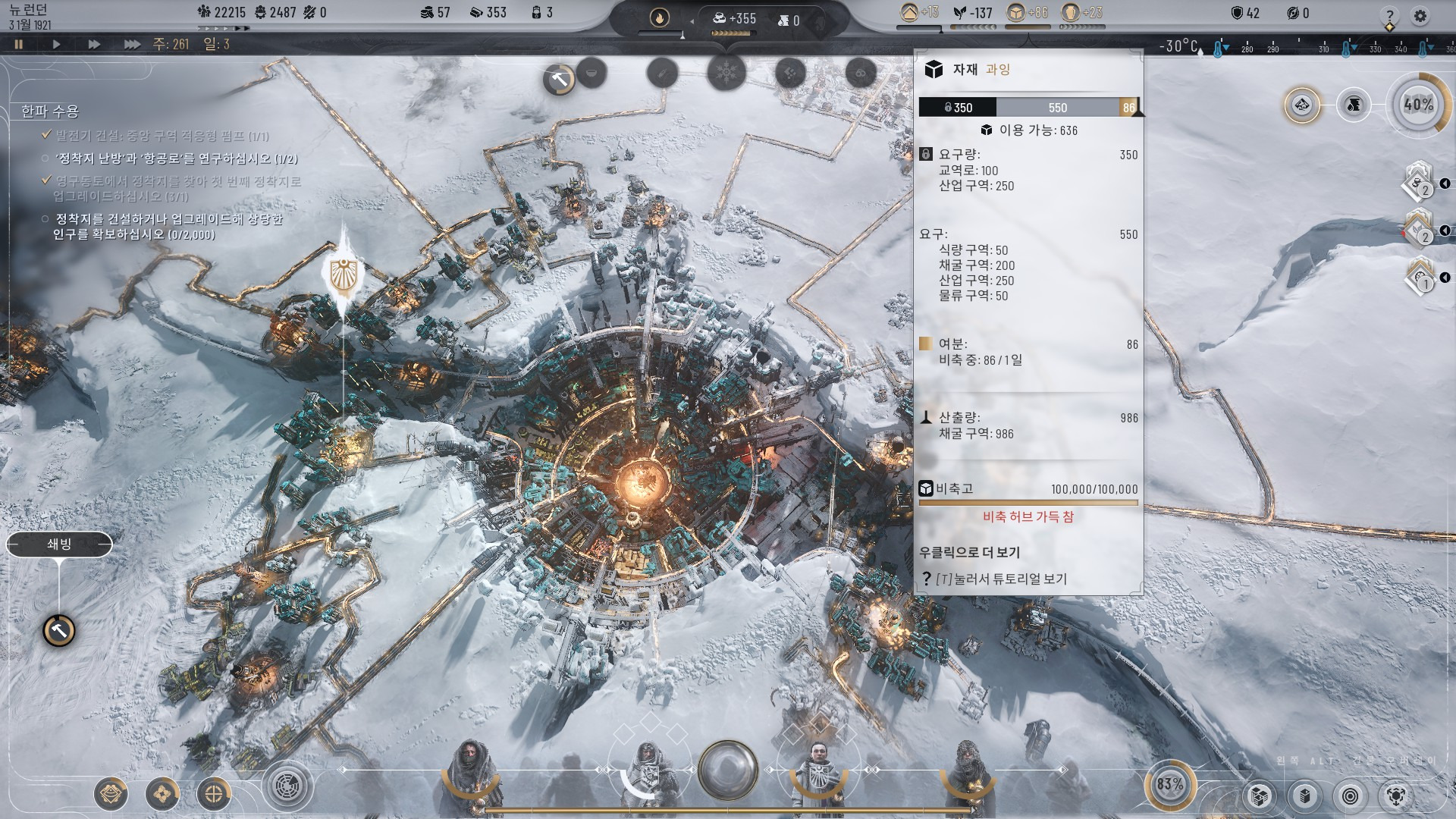Pause the game time

coord(19,44)
